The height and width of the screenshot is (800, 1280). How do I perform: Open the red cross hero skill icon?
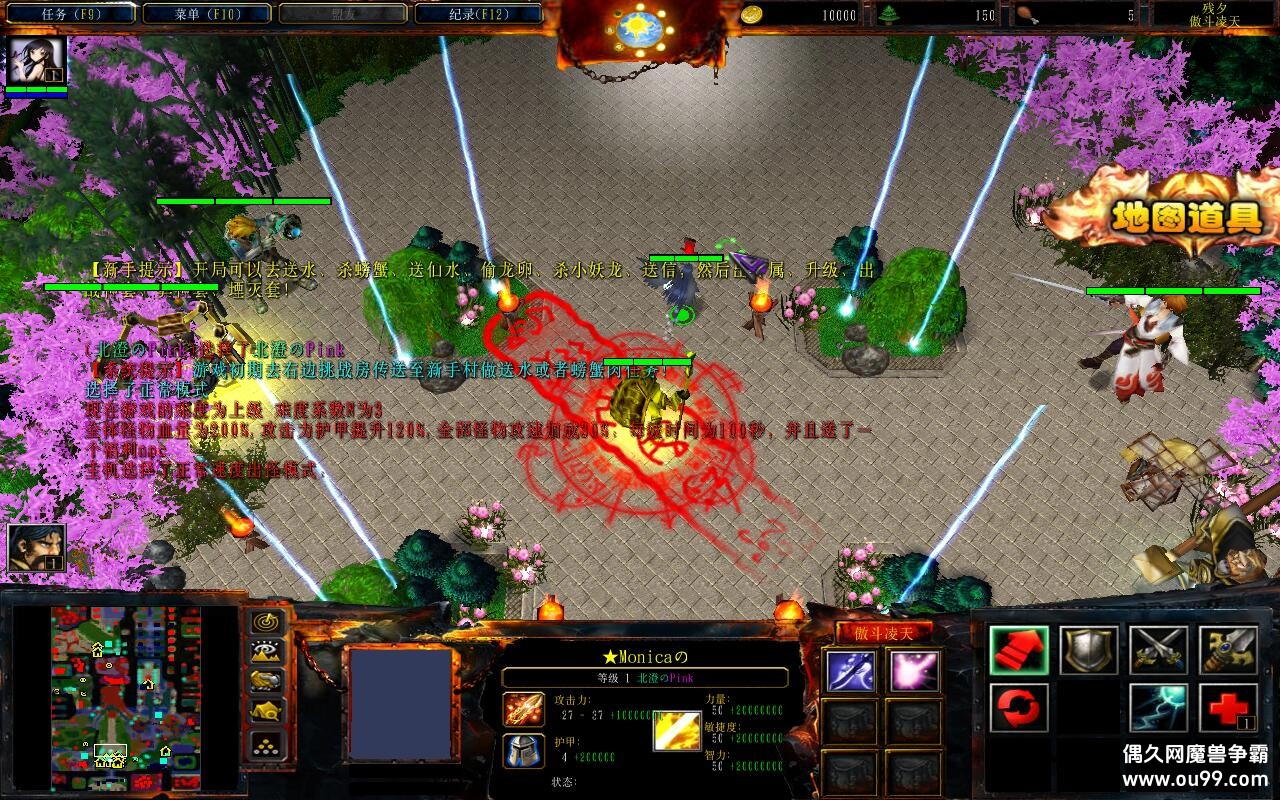(x=1228, y=708)
